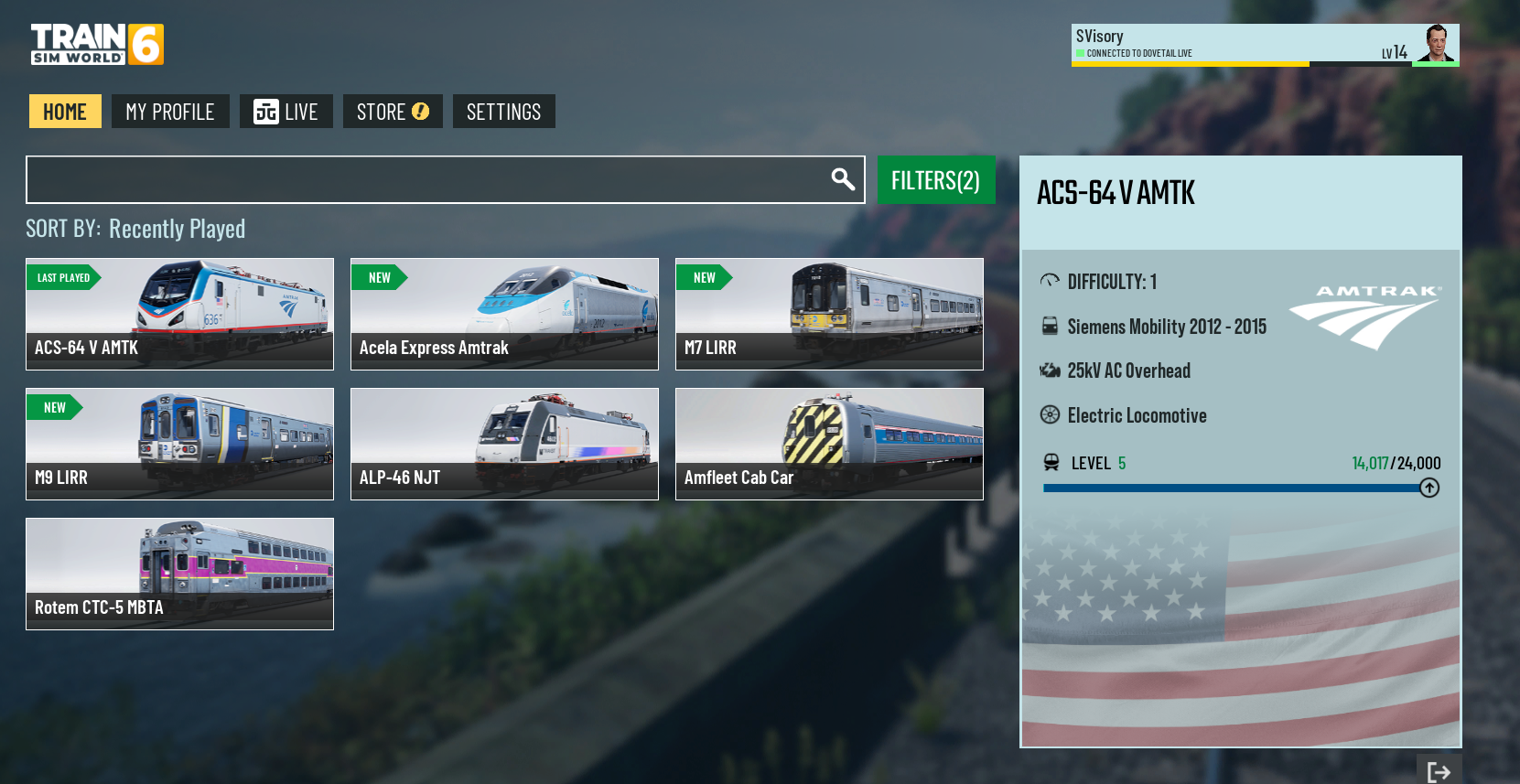Select the ACS-64 V AMTK locomotive tile

[x=179, y=314]
